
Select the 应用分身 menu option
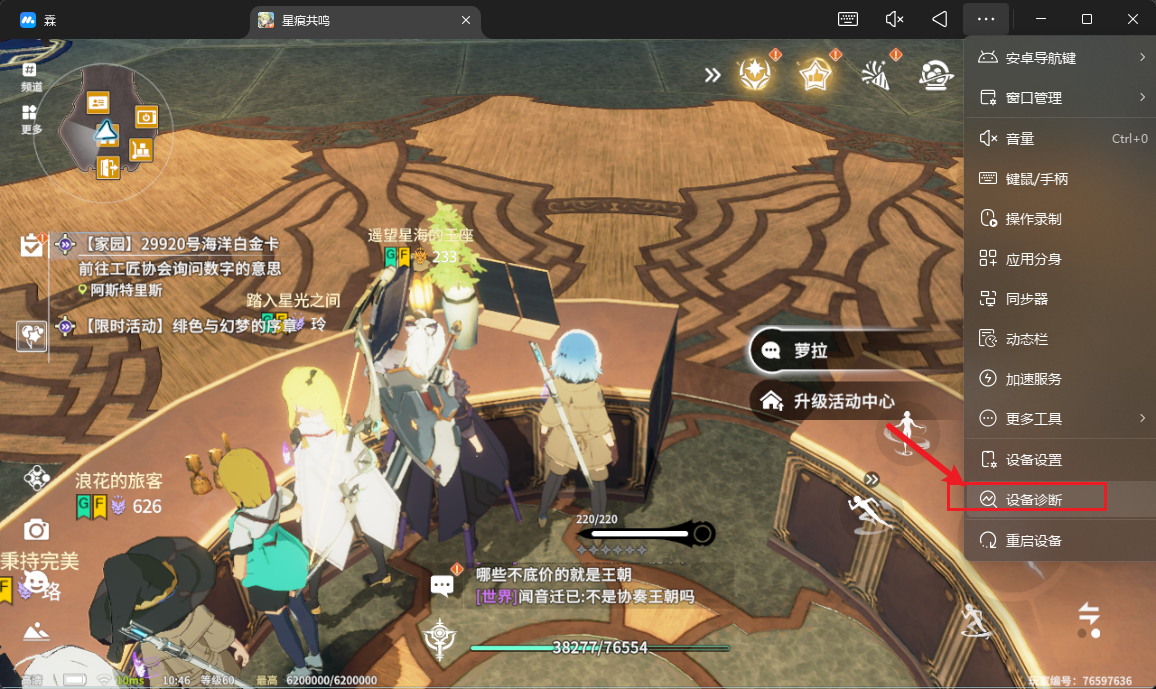[1033, 259]
